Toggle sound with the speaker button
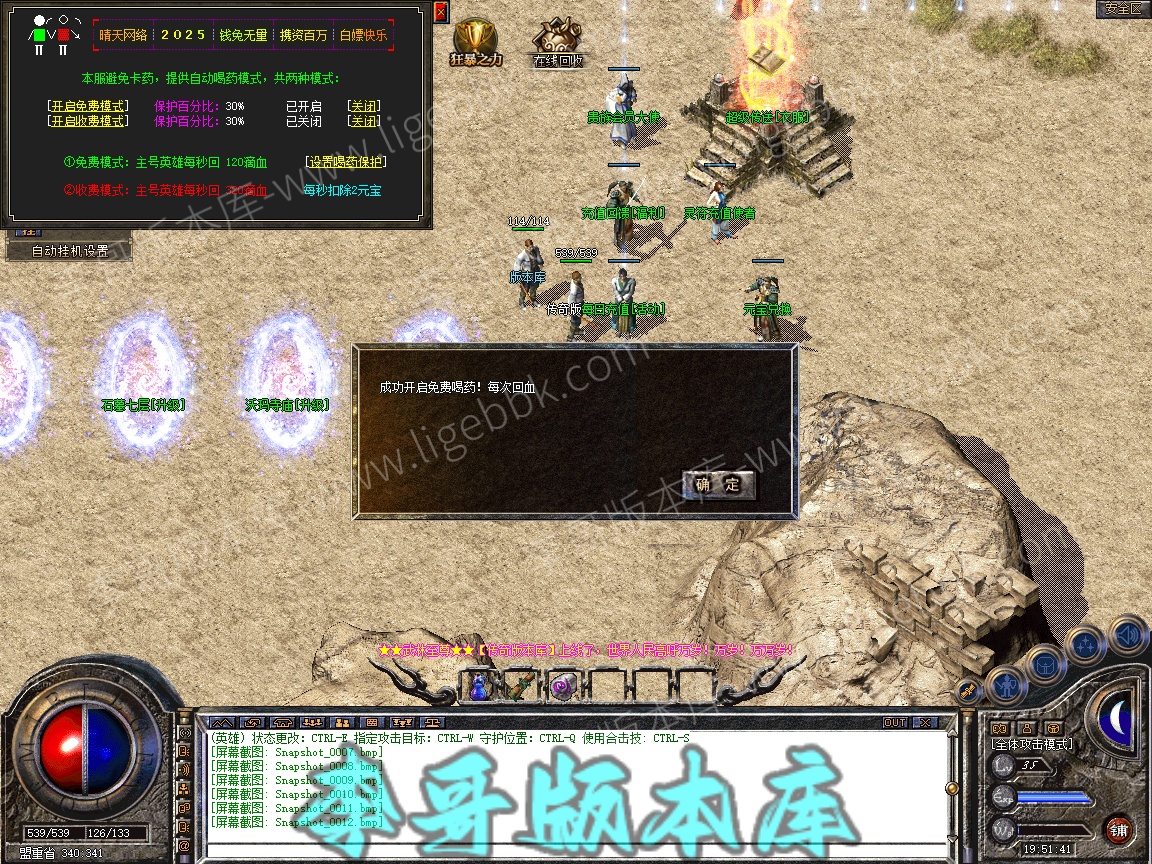Viewport: 1152px width, 864px height. pyautogui.click(x=1127, y=634)
